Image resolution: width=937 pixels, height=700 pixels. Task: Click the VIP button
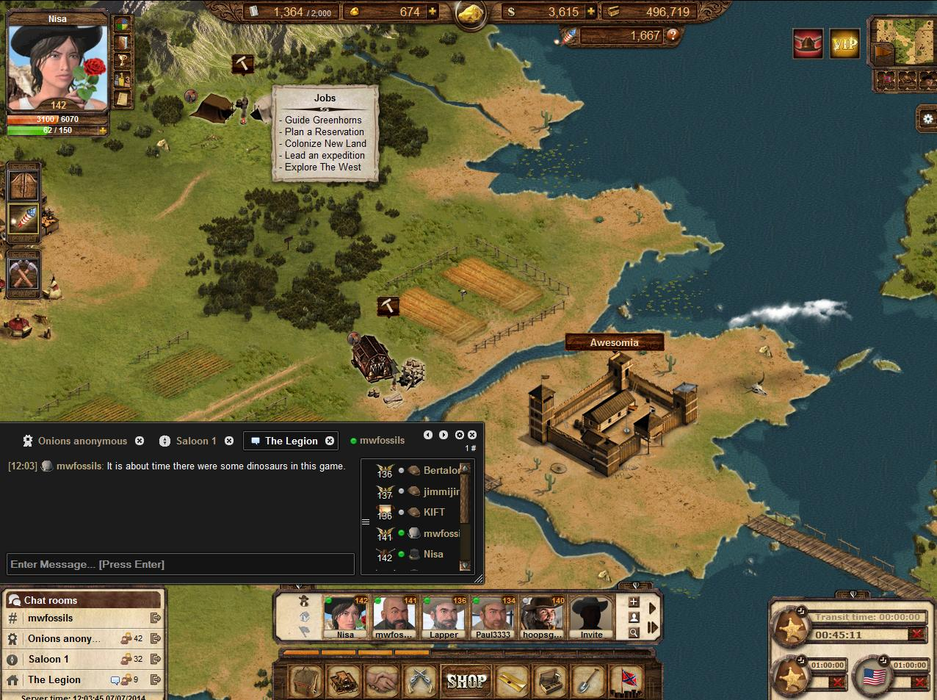pyautogui.click(x=845, y=43)
